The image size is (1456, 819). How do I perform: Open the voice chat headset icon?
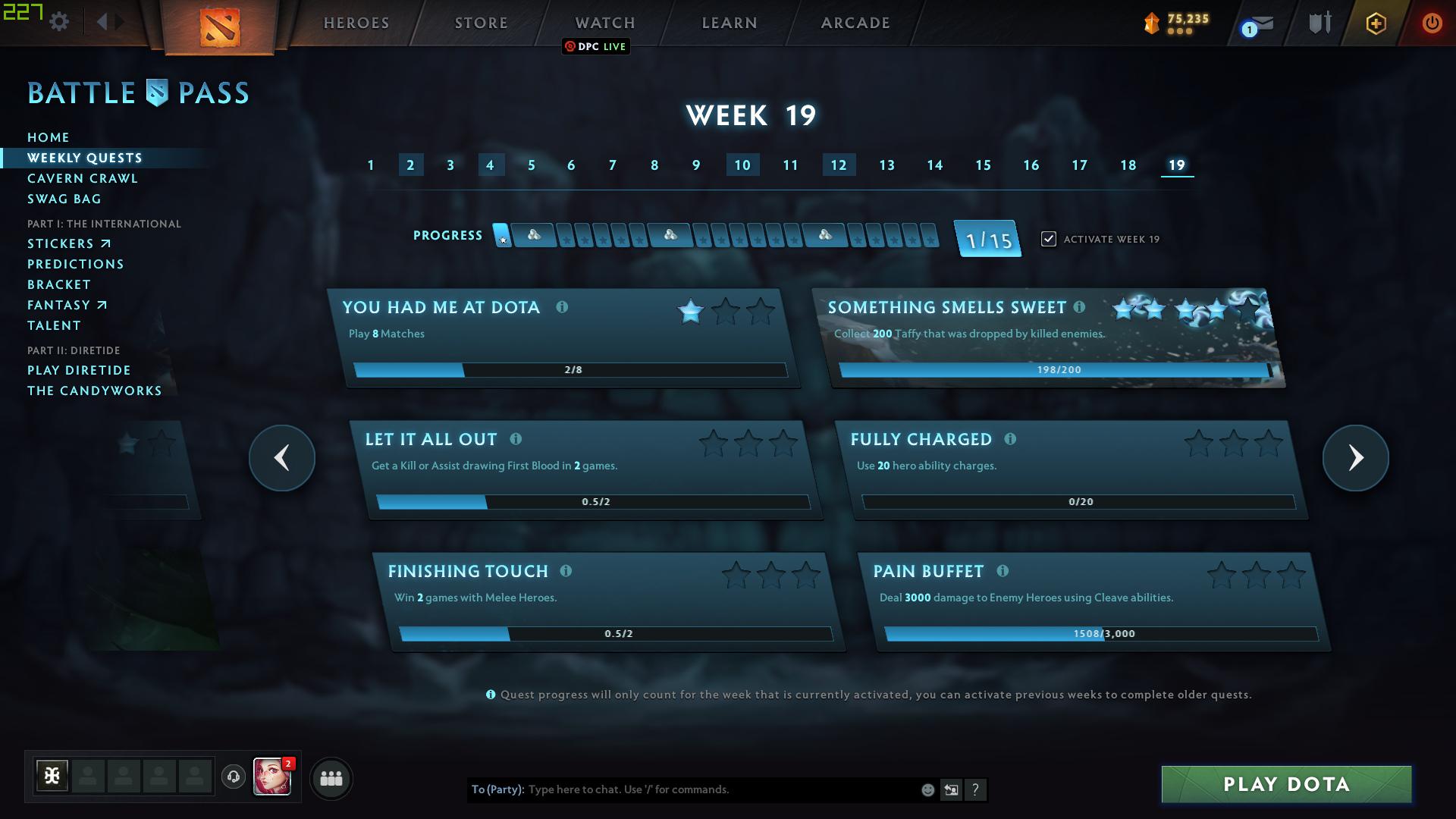(233, 777)
